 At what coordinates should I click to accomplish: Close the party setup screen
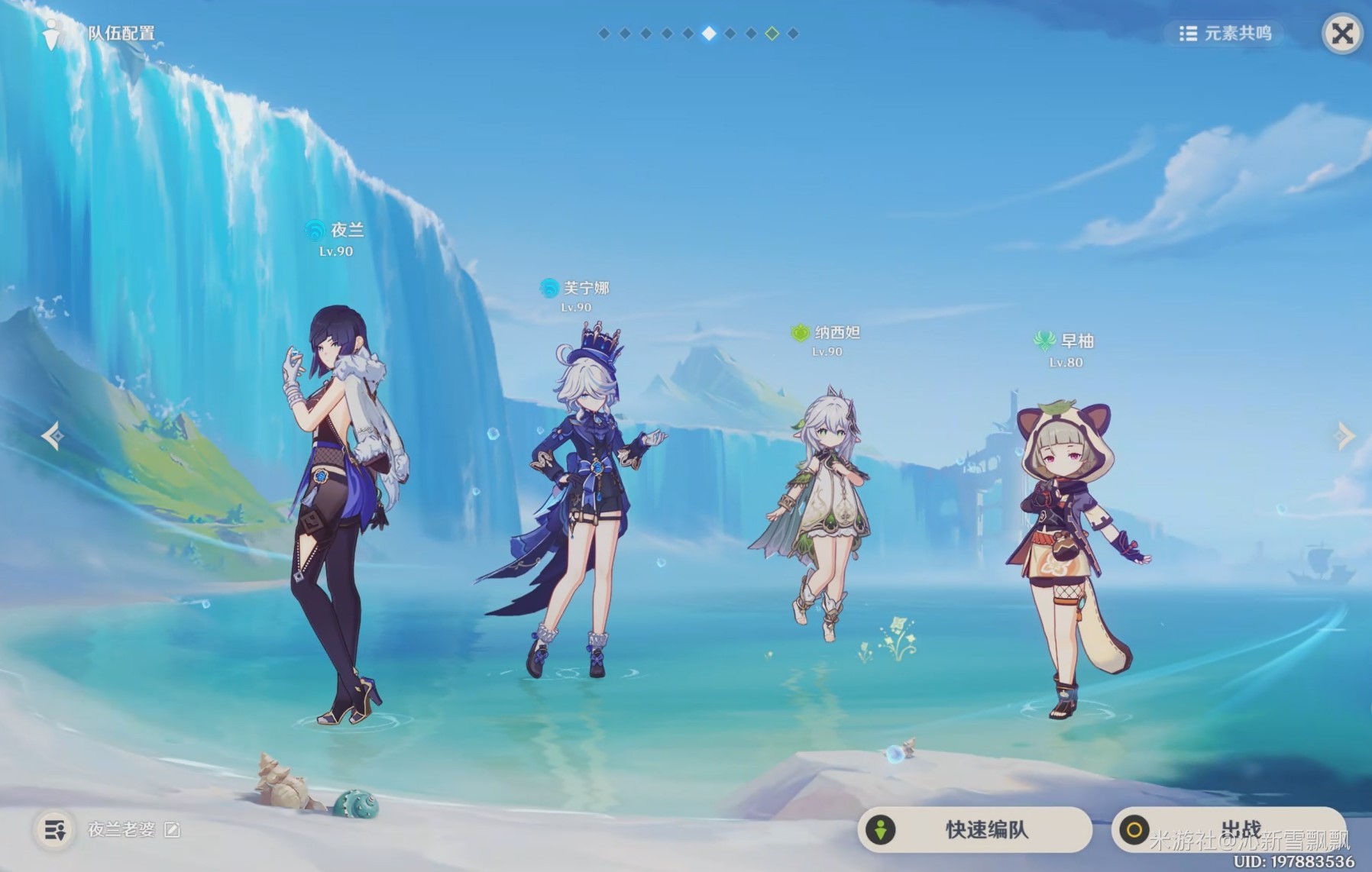point(1341,34)
